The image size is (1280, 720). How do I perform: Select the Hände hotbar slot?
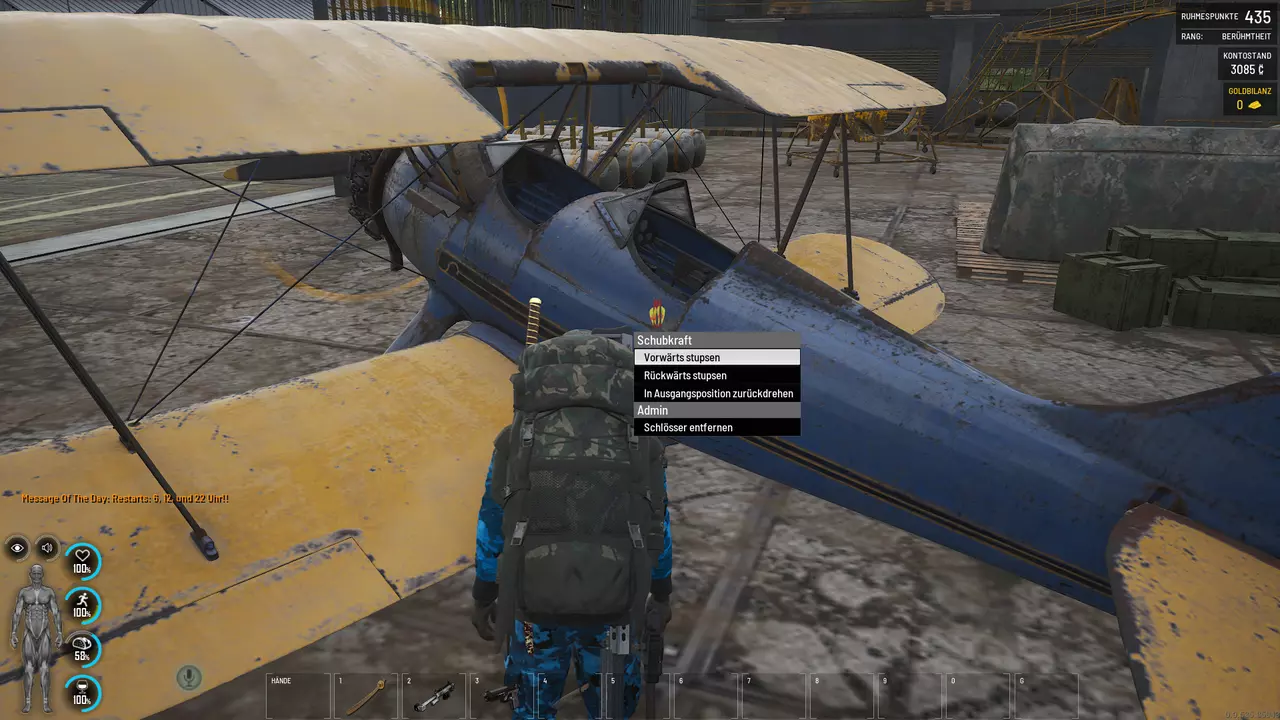(x=298, y=696)
